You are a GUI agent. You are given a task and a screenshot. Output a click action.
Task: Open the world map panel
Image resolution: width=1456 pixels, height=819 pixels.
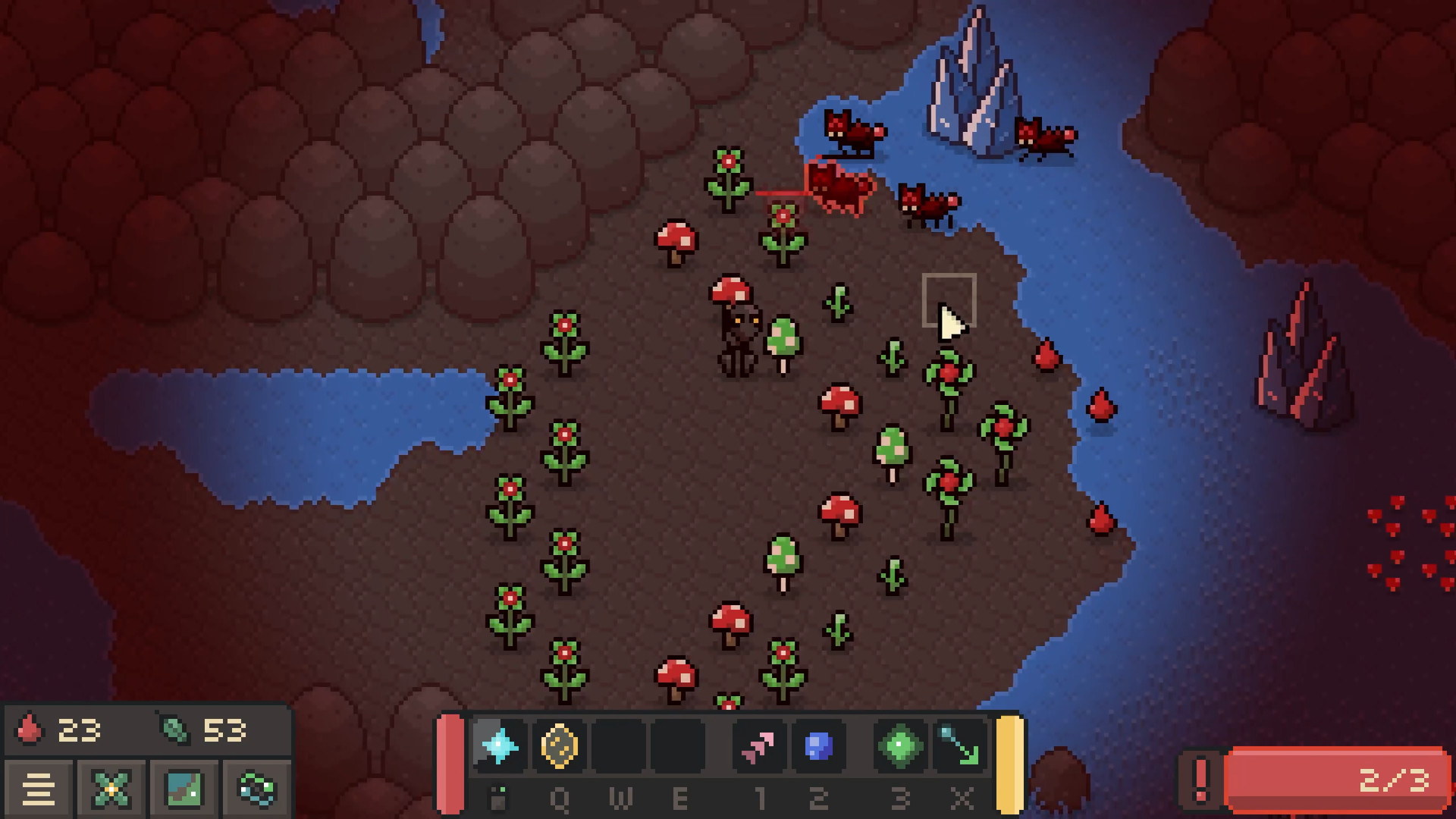182,789
